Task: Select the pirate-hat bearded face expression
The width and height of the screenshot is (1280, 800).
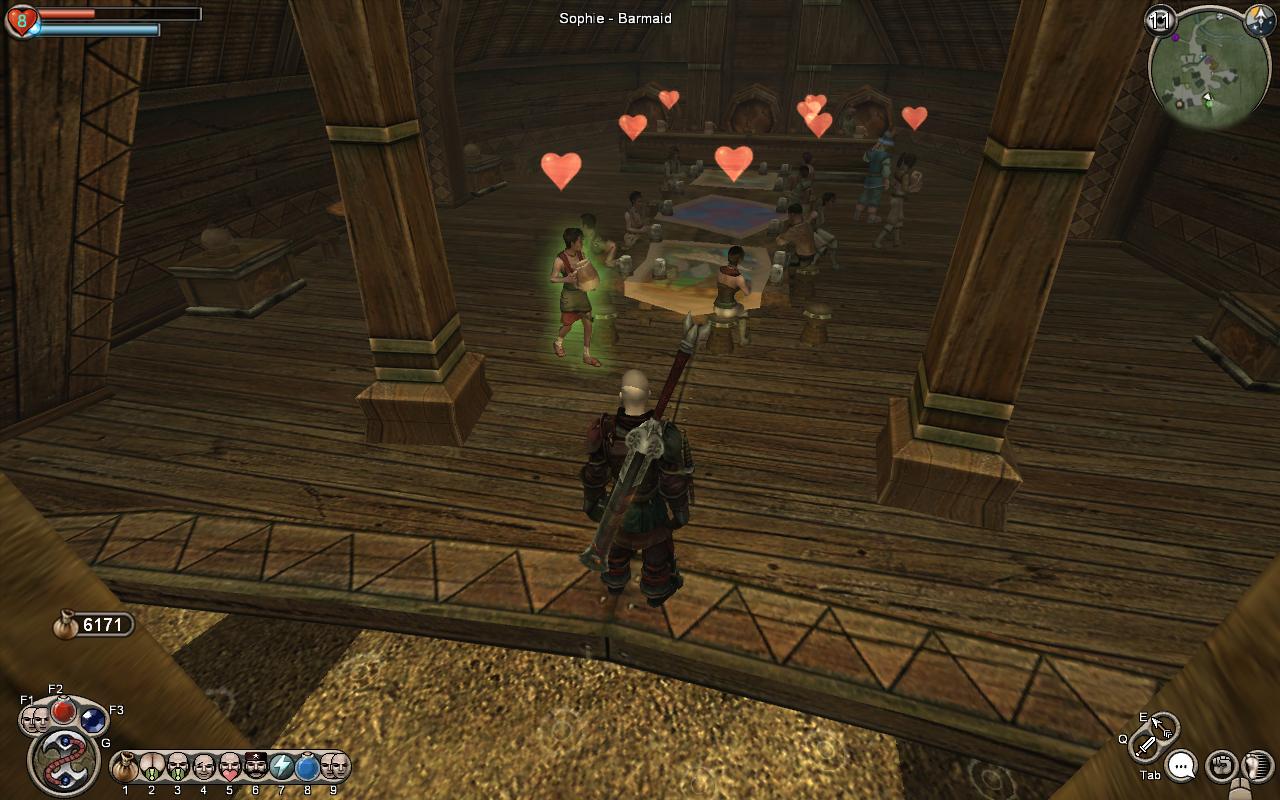Action: point(256,767)
